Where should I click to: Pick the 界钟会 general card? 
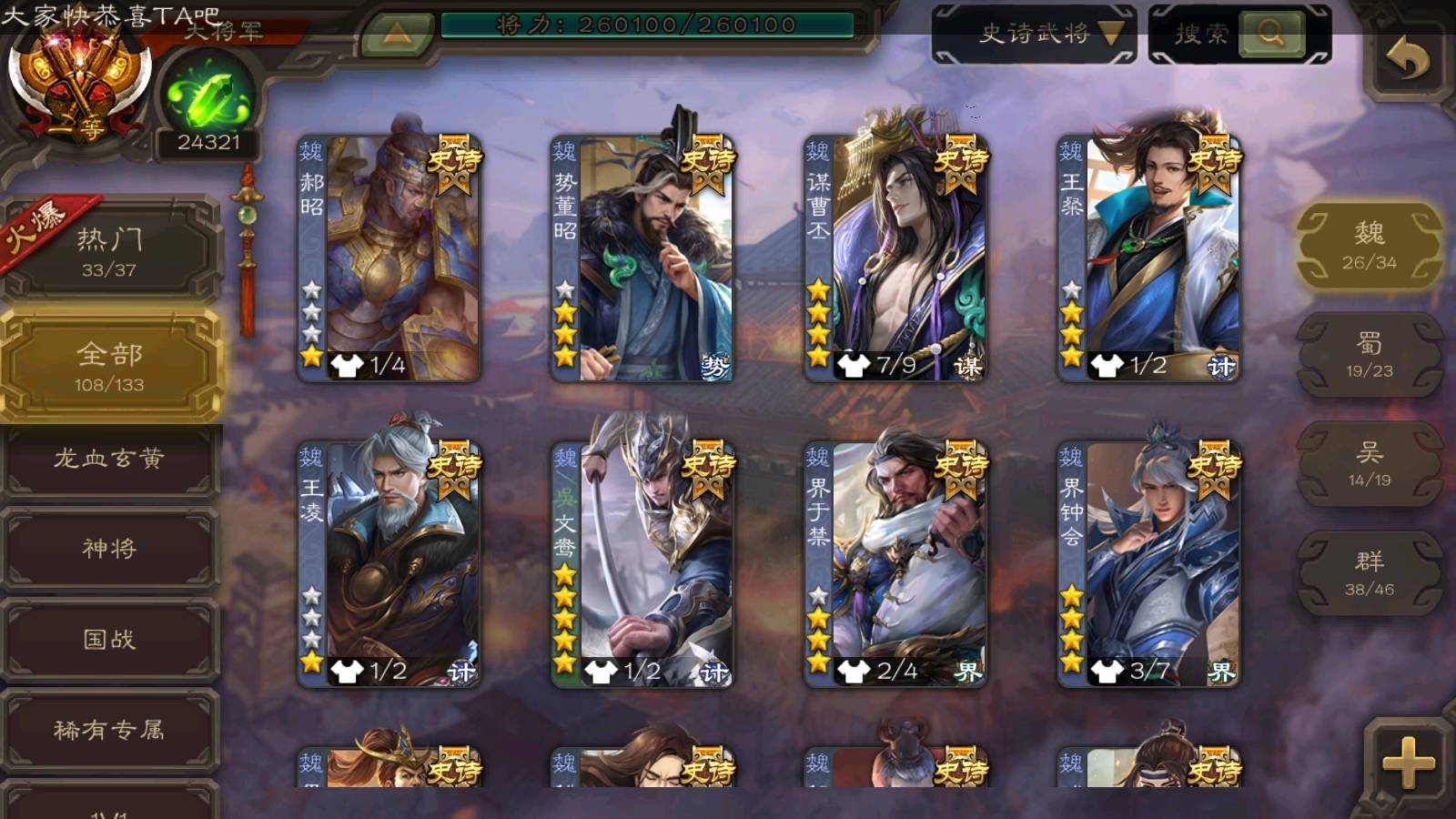pyautogui.click(x=1148, y=564)
